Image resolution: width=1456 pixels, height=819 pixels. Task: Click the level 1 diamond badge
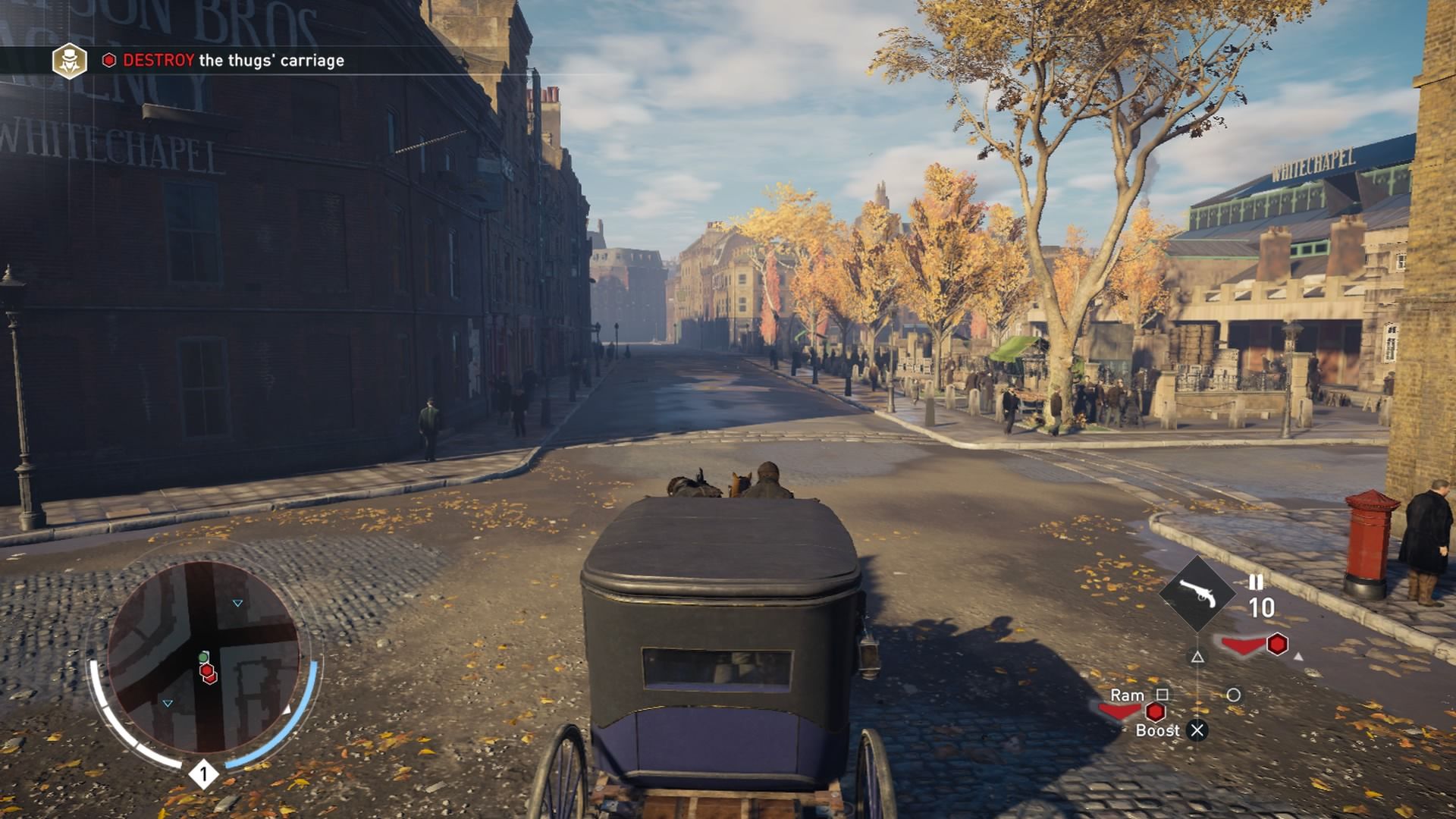pyautogui.click(x=203, y=774)
